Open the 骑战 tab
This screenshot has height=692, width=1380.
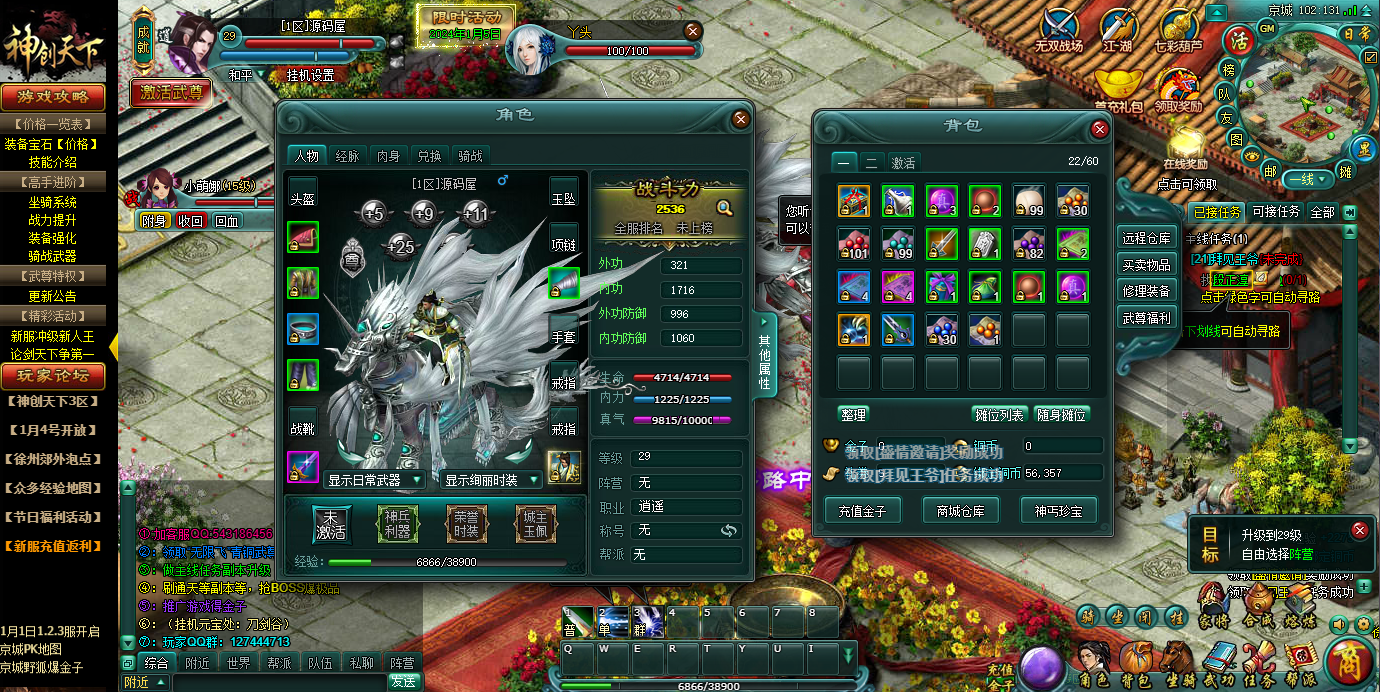(470, 156)
